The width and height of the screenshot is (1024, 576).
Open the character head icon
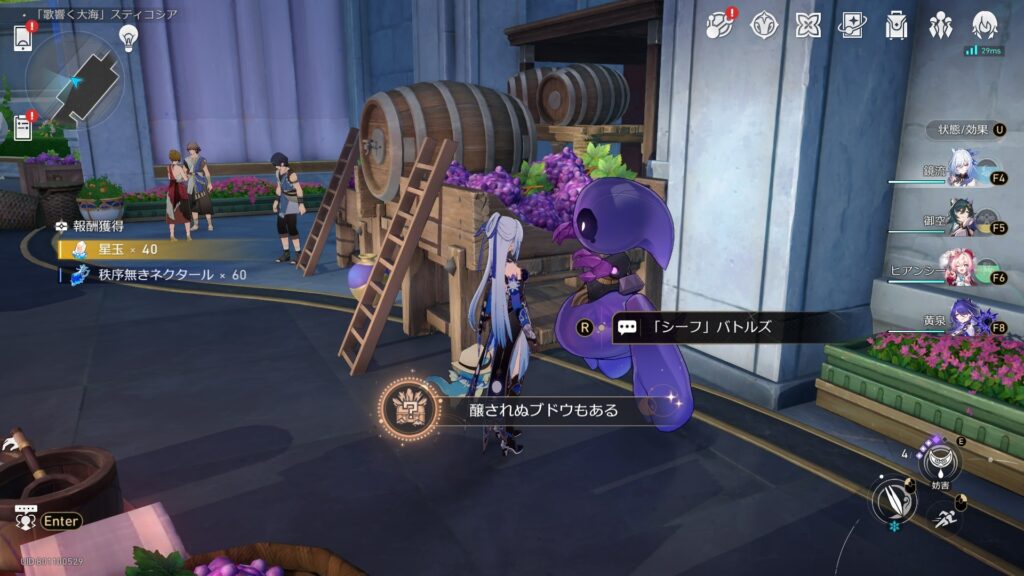point(985,25)
